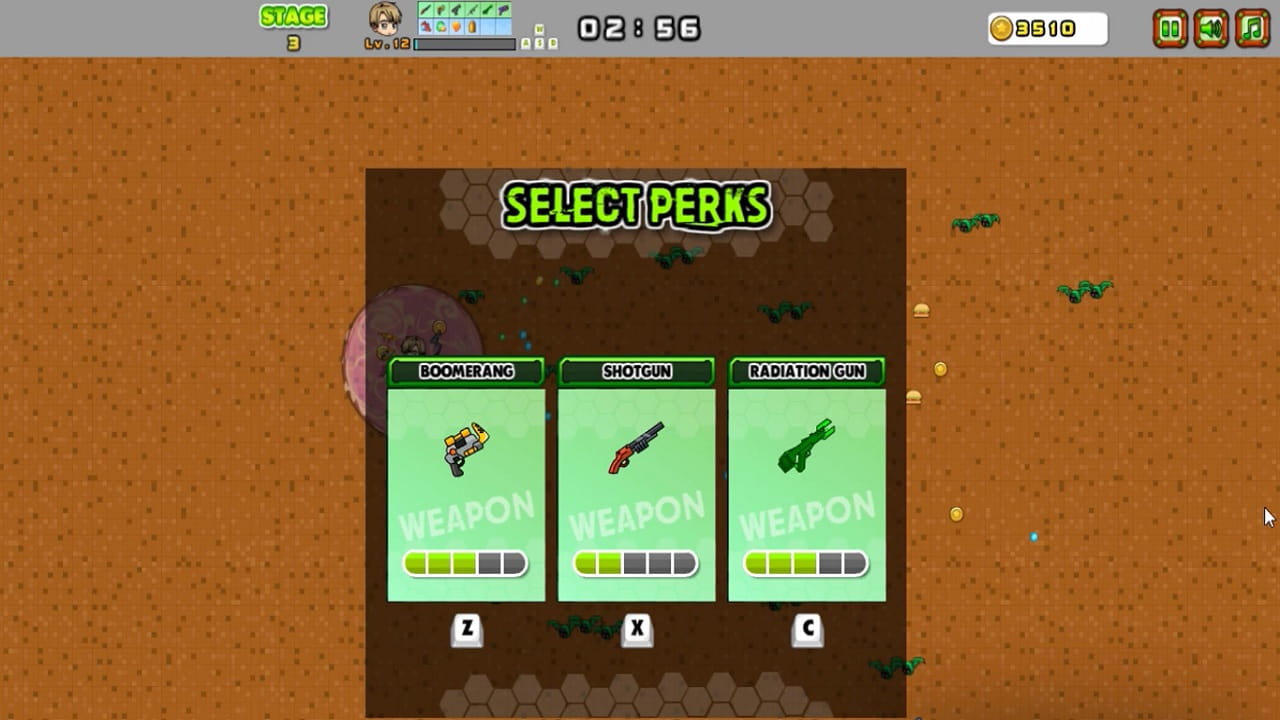
Task: Open the Boomerang perk card
Action: click(465, 485)
